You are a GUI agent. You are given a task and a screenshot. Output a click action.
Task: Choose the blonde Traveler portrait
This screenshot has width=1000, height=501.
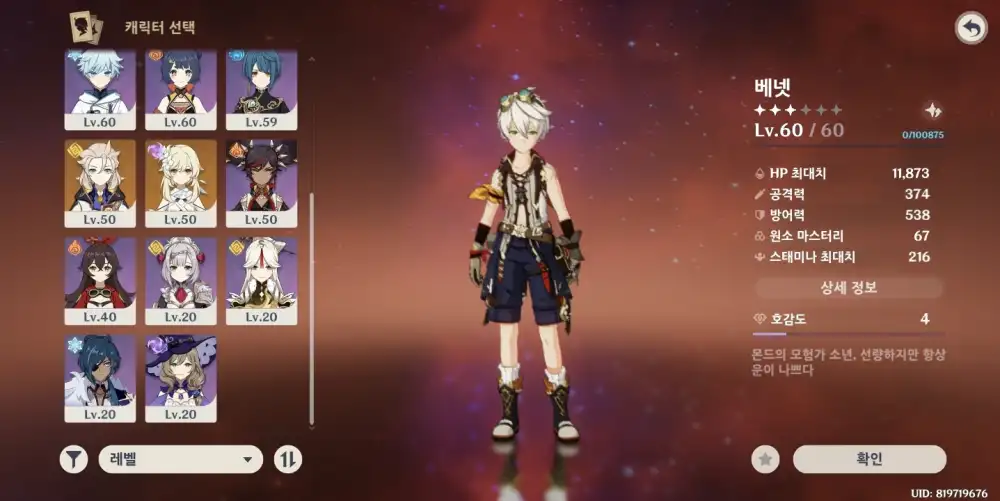[181, 180]
